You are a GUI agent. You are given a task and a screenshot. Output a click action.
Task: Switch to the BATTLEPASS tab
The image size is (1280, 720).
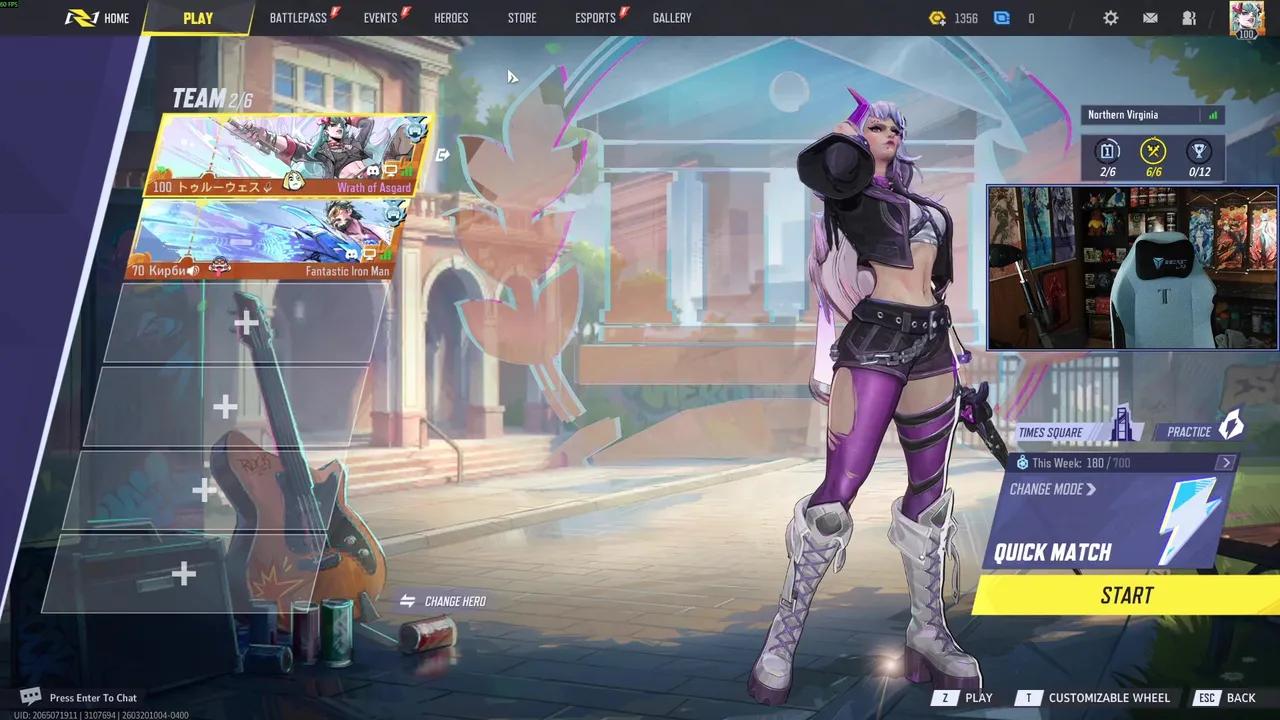tap(298, 17)
